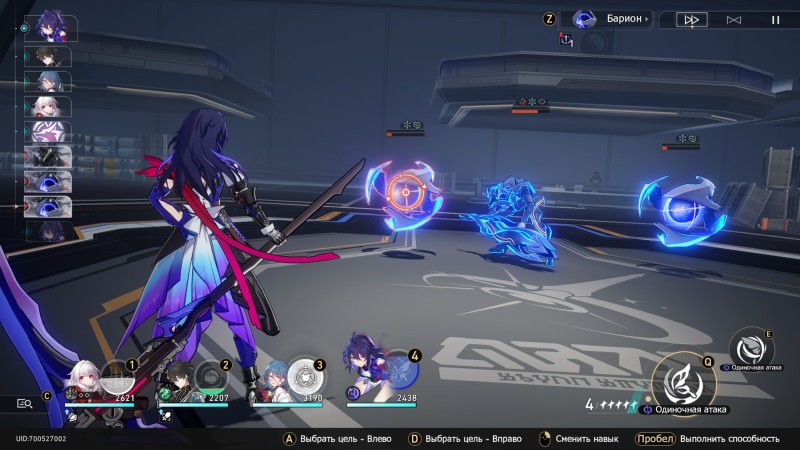Open the battle details magnifier button
The image size is (800, 450).
pyautogui.click(x=24, y=403)
